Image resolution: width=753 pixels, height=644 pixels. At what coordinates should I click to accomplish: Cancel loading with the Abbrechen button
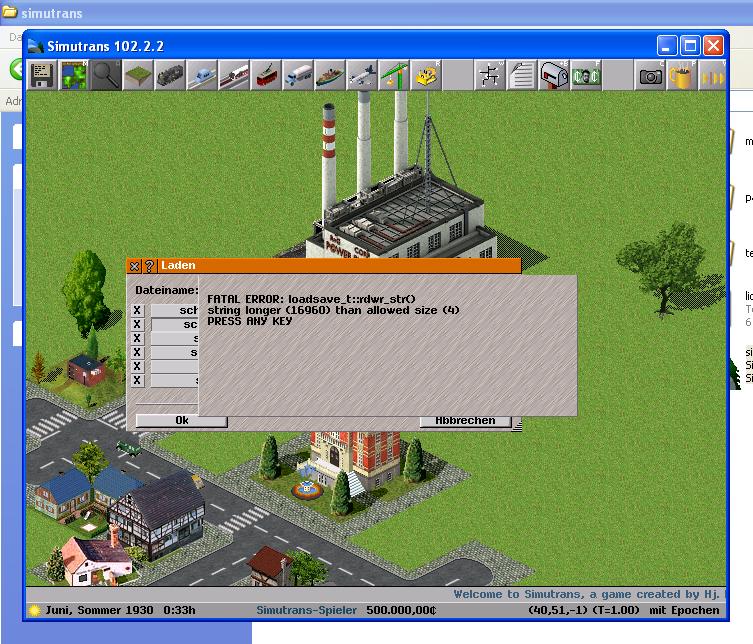click(465, 421)
